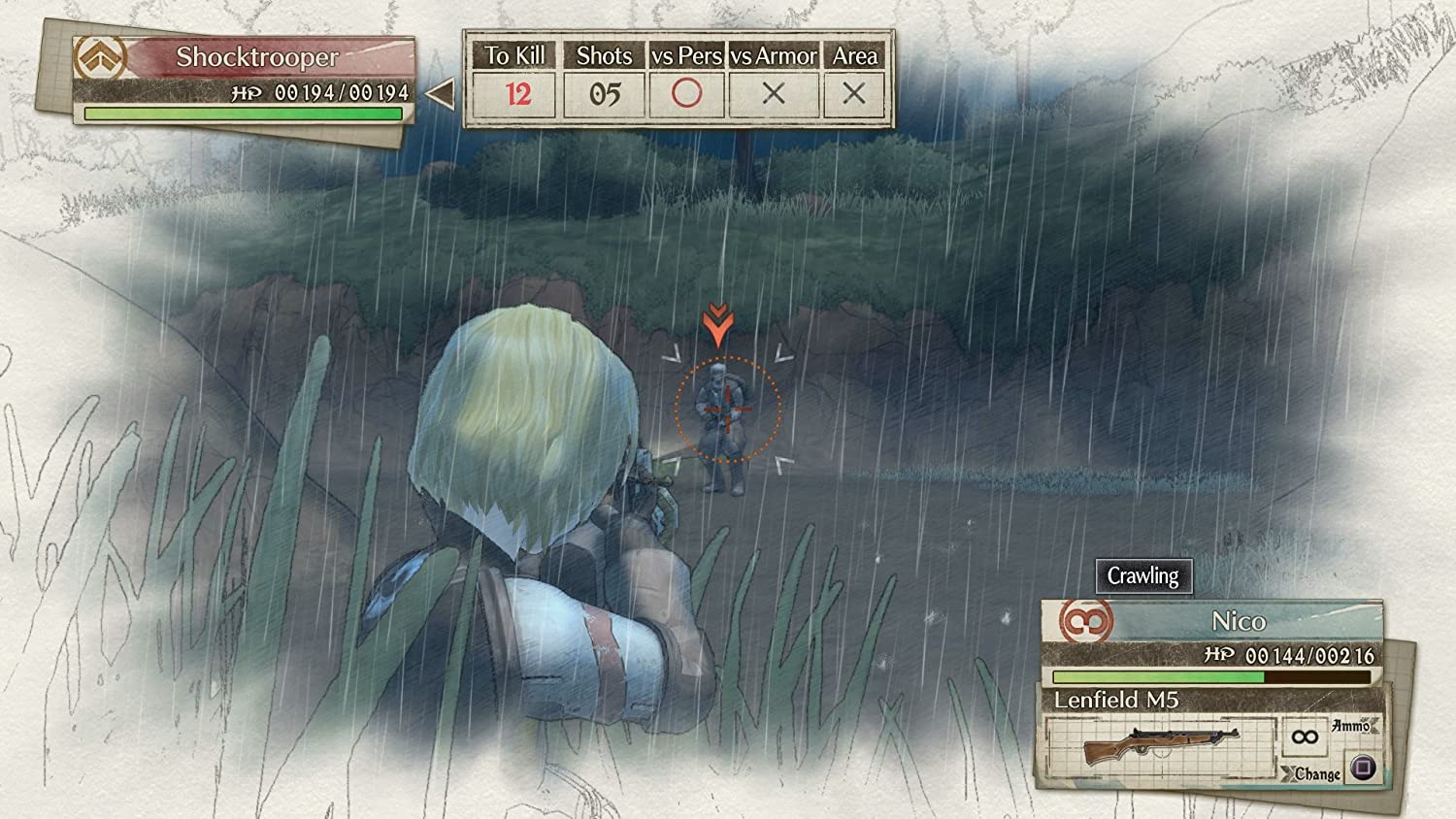Screen dimensions: 1456x819
Task: Click the triangle pointer beside the stat table
Action: [440, 93]
